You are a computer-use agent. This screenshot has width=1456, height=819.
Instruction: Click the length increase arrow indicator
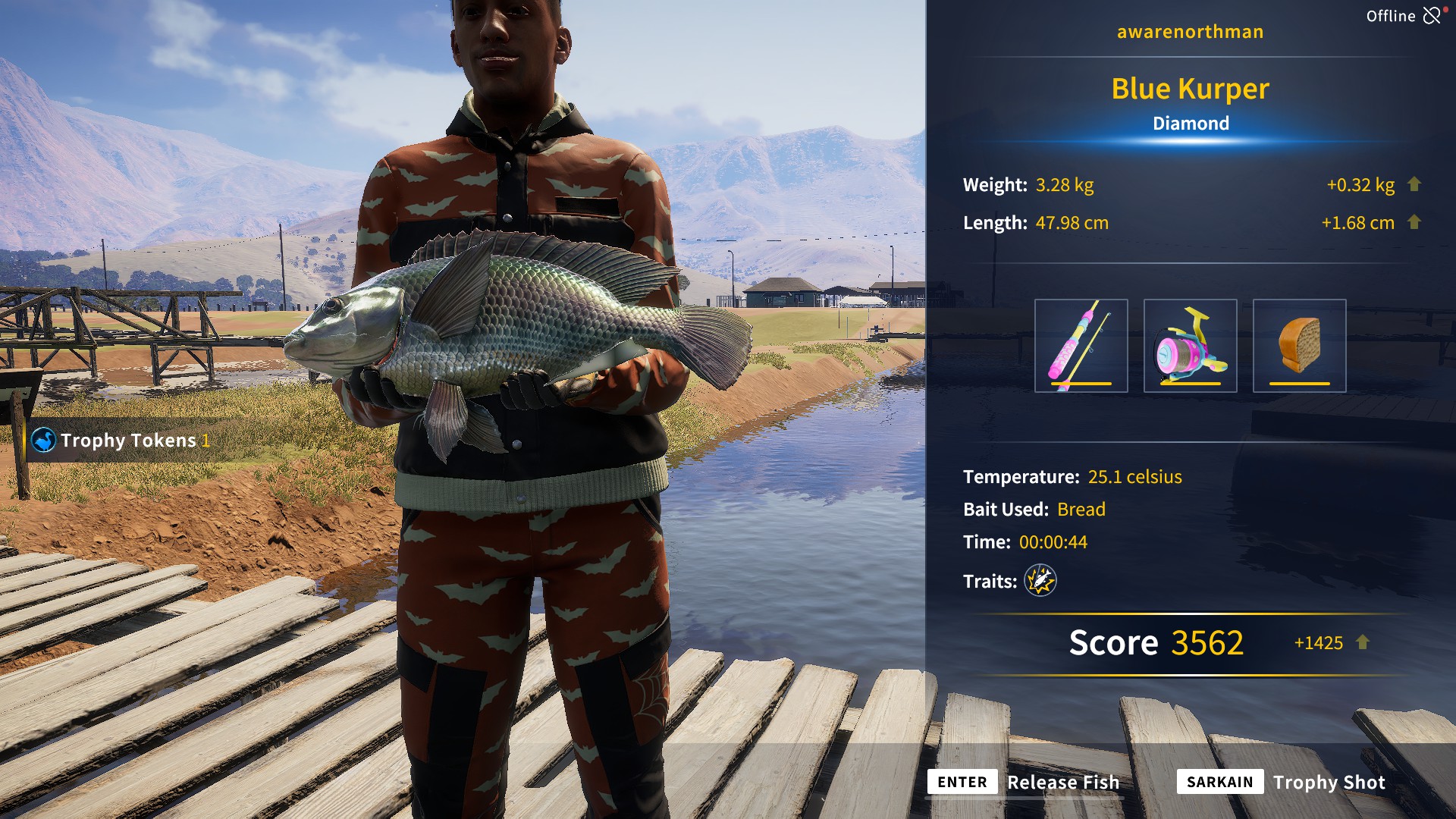[x=1415, y=222]
